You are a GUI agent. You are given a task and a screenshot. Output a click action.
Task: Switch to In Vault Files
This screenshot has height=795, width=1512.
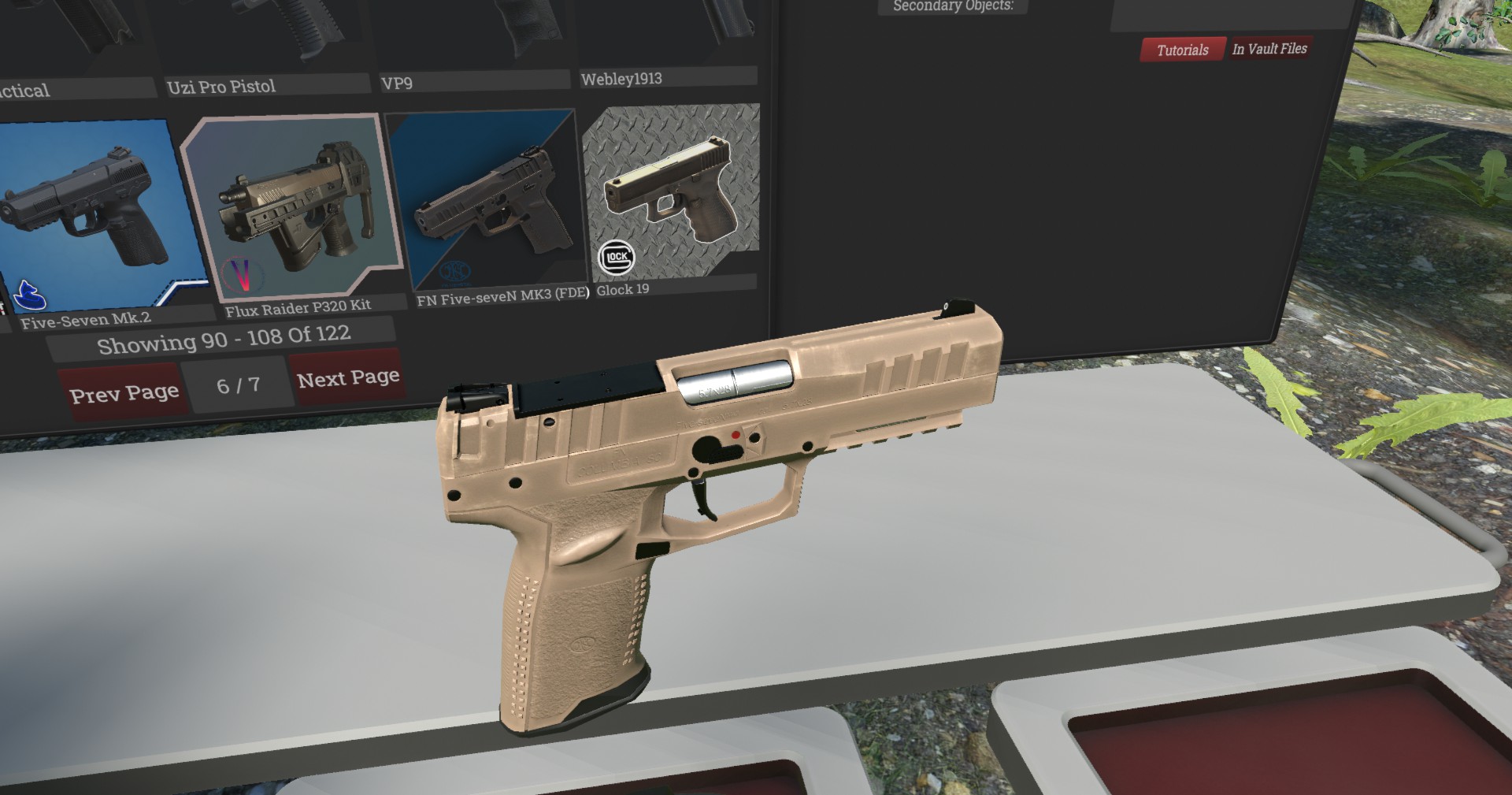click(1269, 49)
